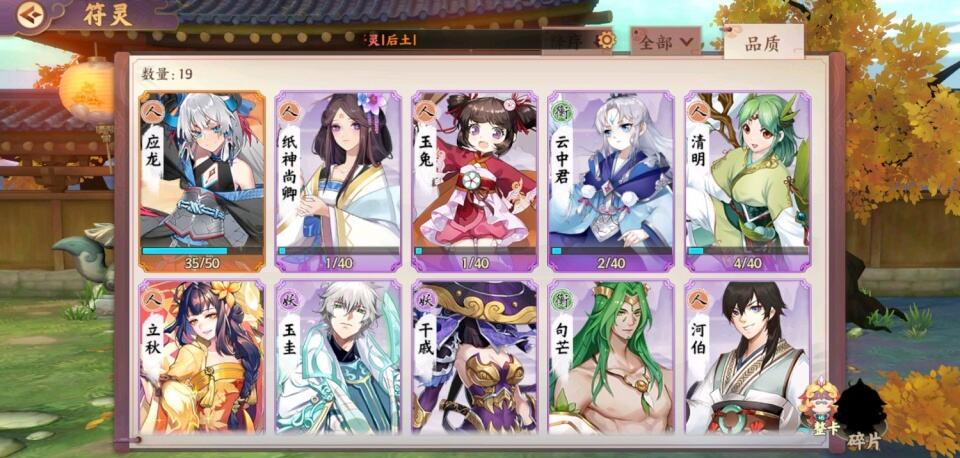The width and height of the screenshot is (960, 458).
Task: Select the 句芒 spirit card
Action: coord(611,357)
